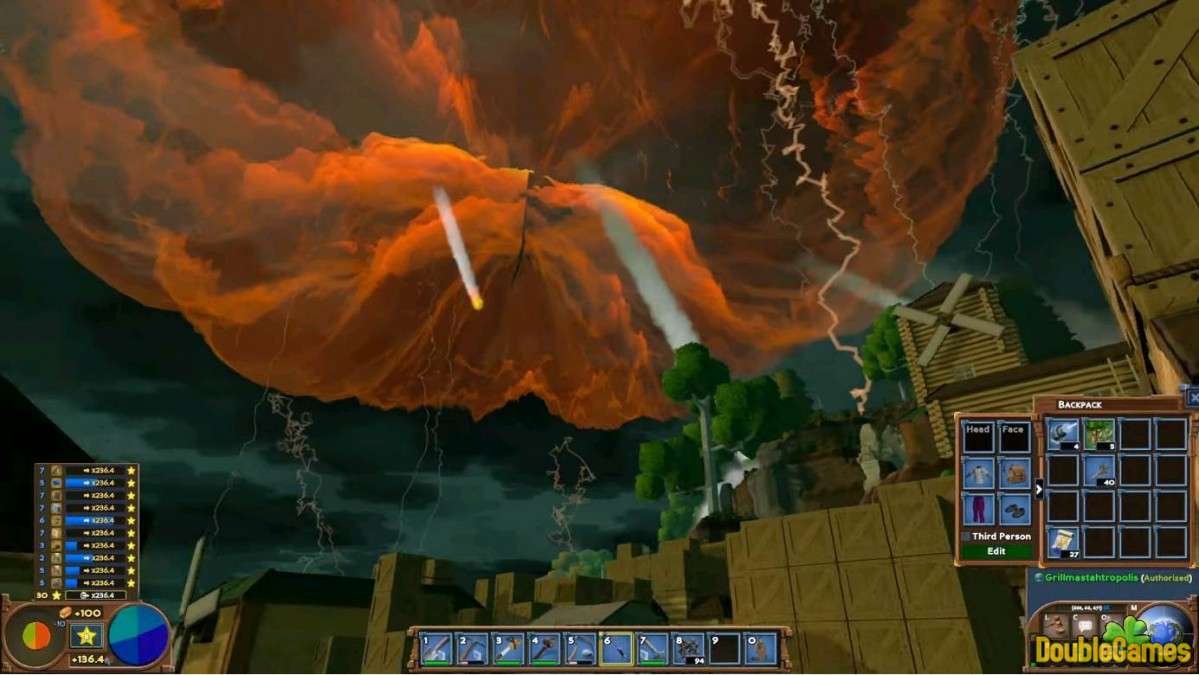Select hotbar slot 0
The height and width of the screenshot is (675, 1199).
pyautogui.click(x=761, y=648)
